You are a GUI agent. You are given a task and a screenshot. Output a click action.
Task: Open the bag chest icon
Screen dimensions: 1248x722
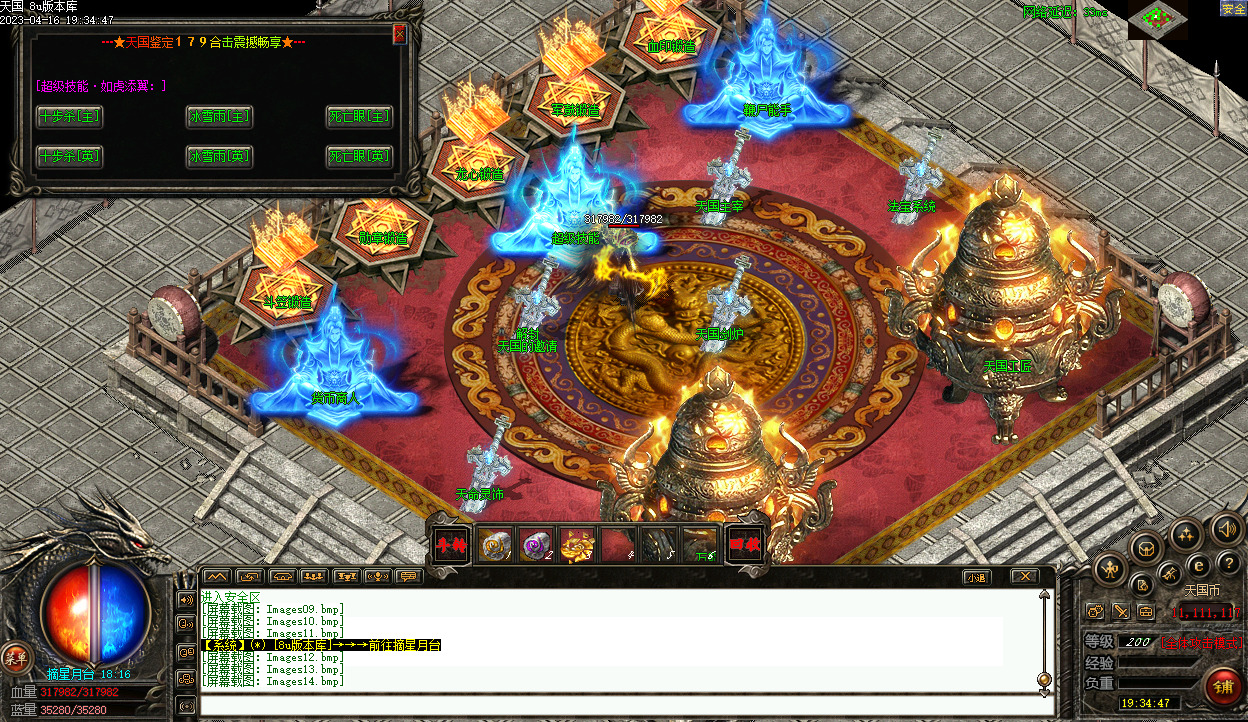1145,547
